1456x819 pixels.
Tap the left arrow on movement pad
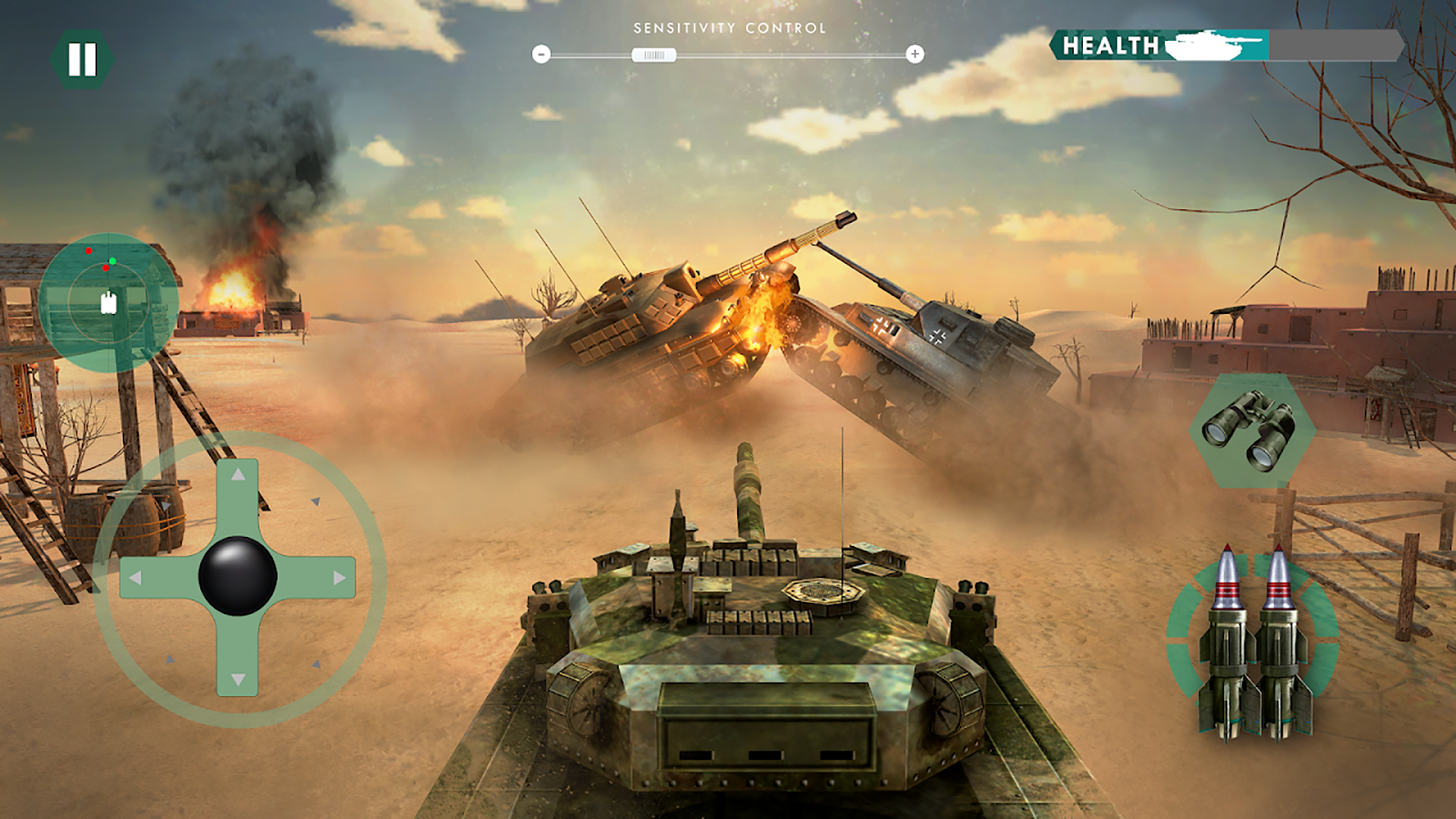pos(135,578)
